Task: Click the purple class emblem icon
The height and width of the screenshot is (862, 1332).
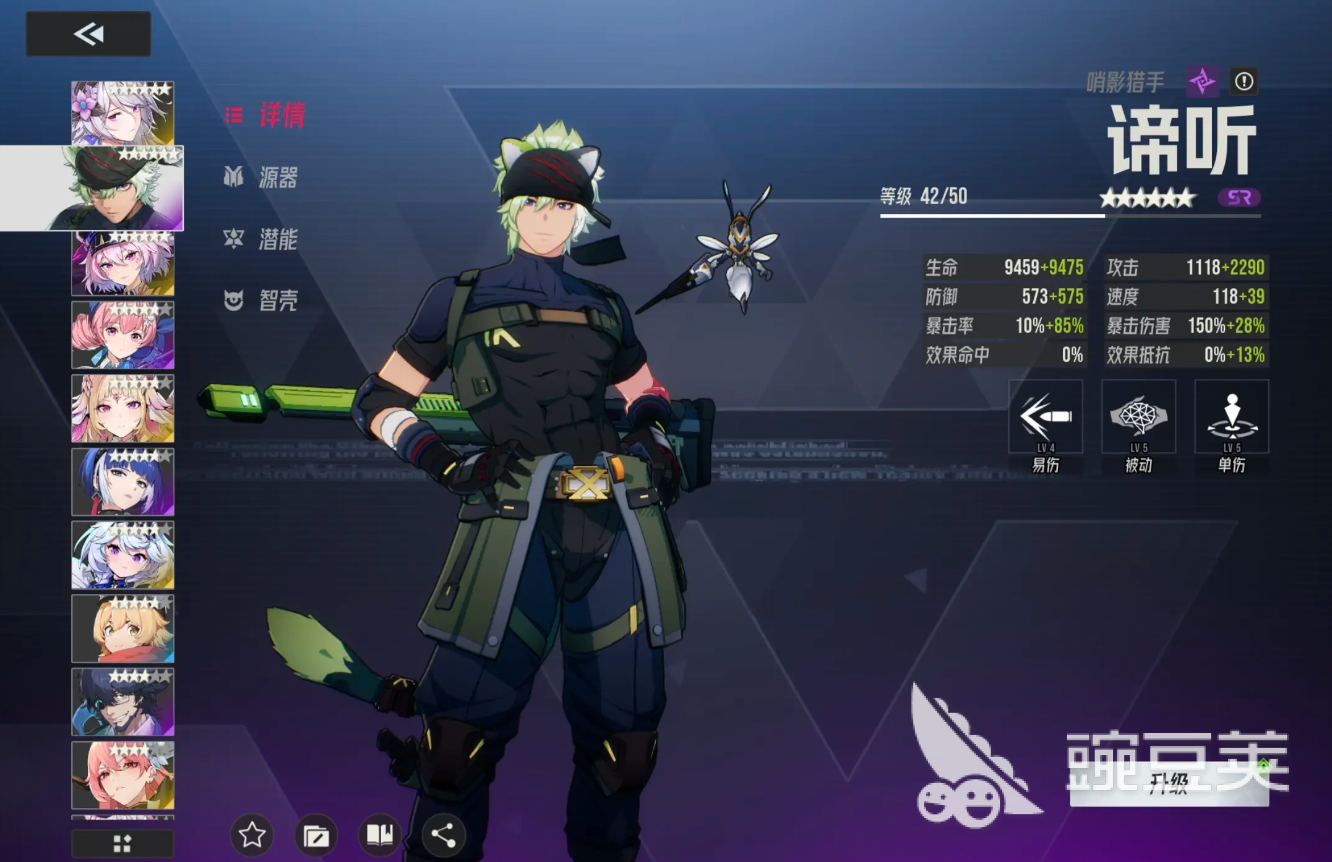Action: pyautogui.click(x=1202, y=81)
